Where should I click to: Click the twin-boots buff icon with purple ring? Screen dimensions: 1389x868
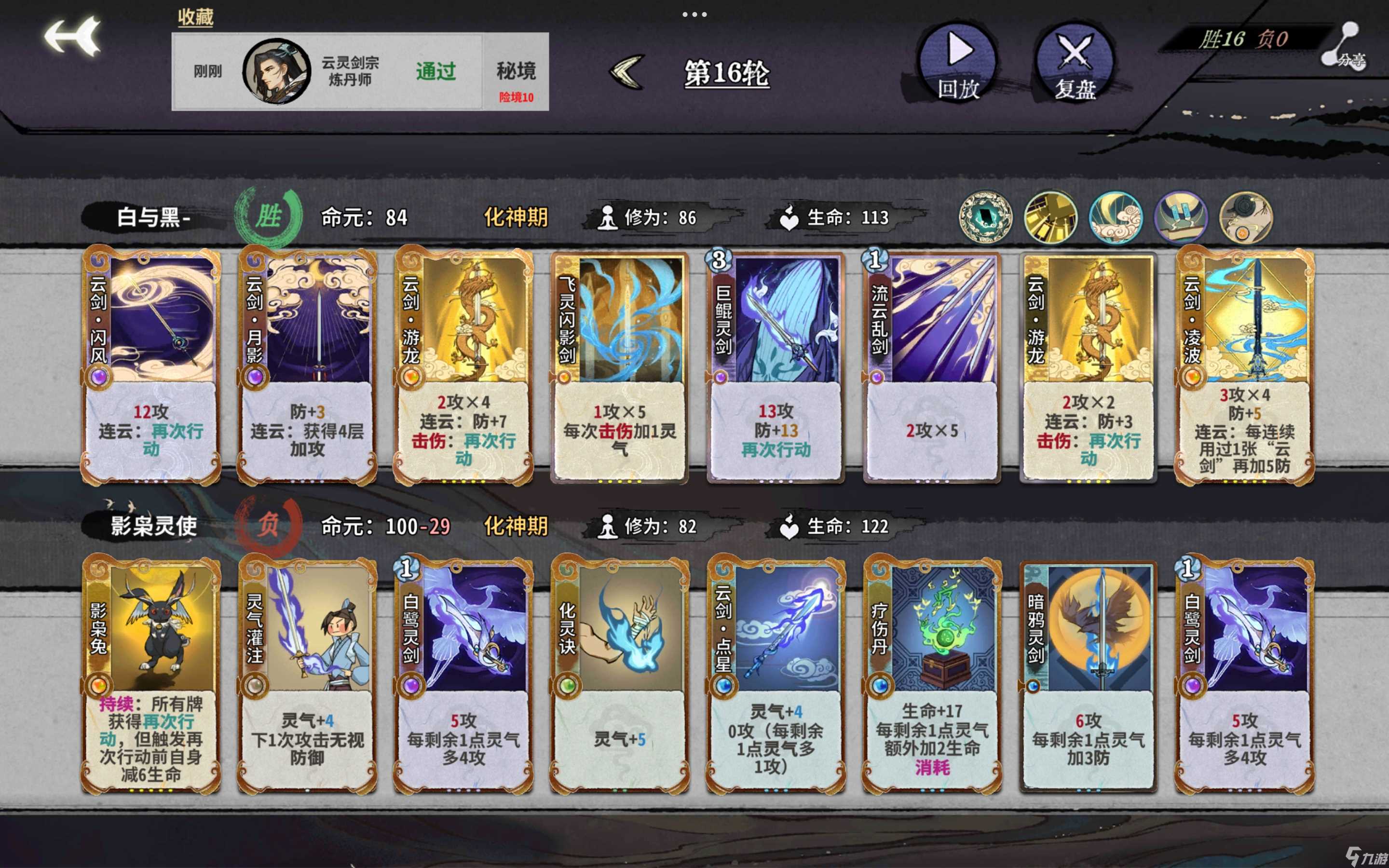[x=1180, y=217]
